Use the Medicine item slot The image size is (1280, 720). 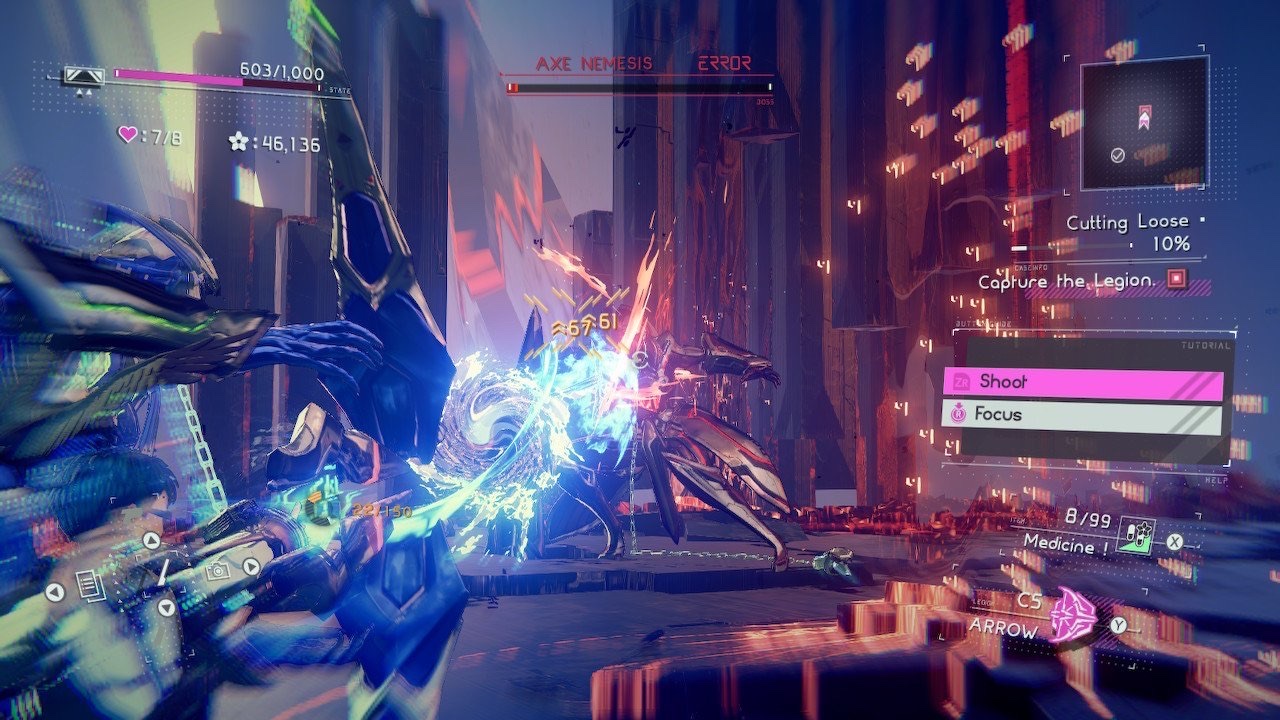(1135, 534)
